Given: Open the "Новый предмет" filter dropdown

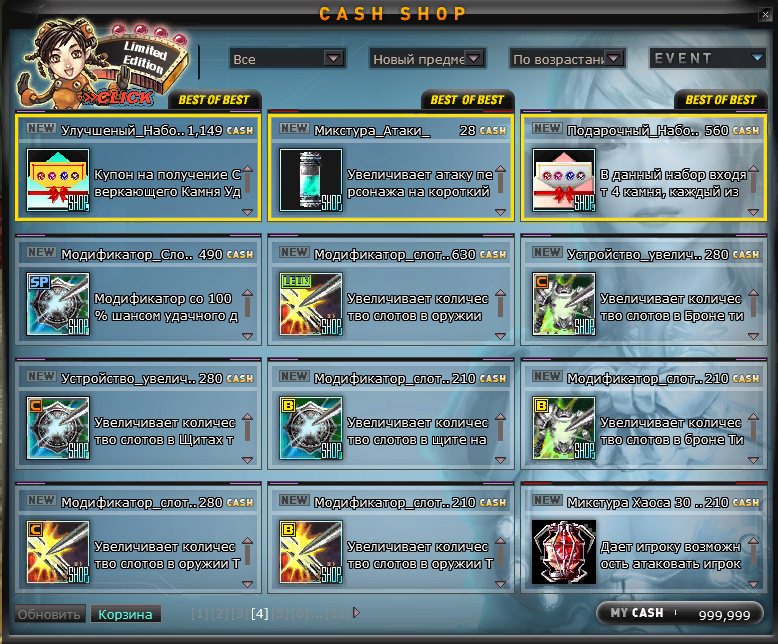Looking at the screenshot, I should click(427, 59).
